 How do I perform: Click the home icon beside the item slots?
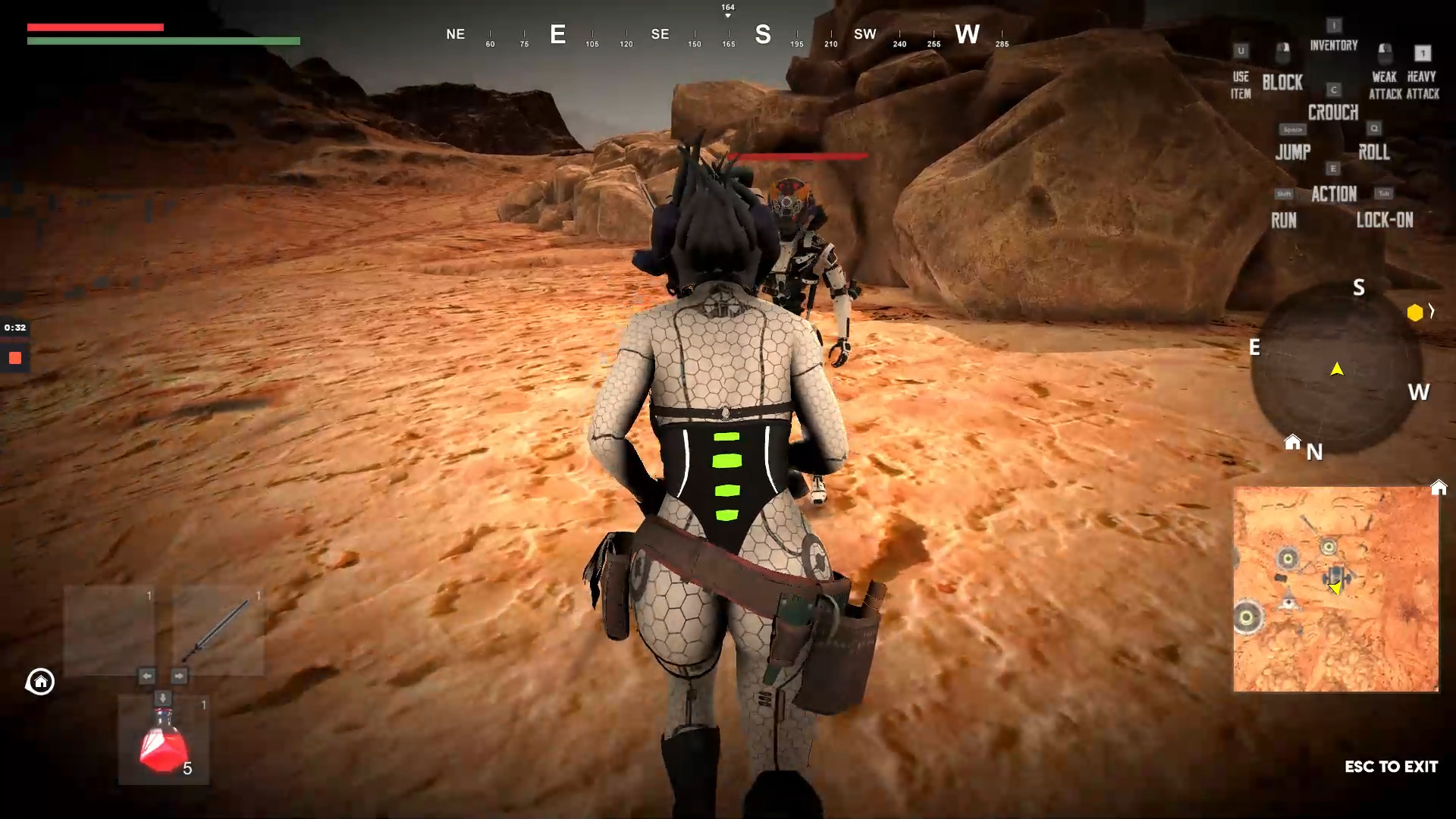39,682
